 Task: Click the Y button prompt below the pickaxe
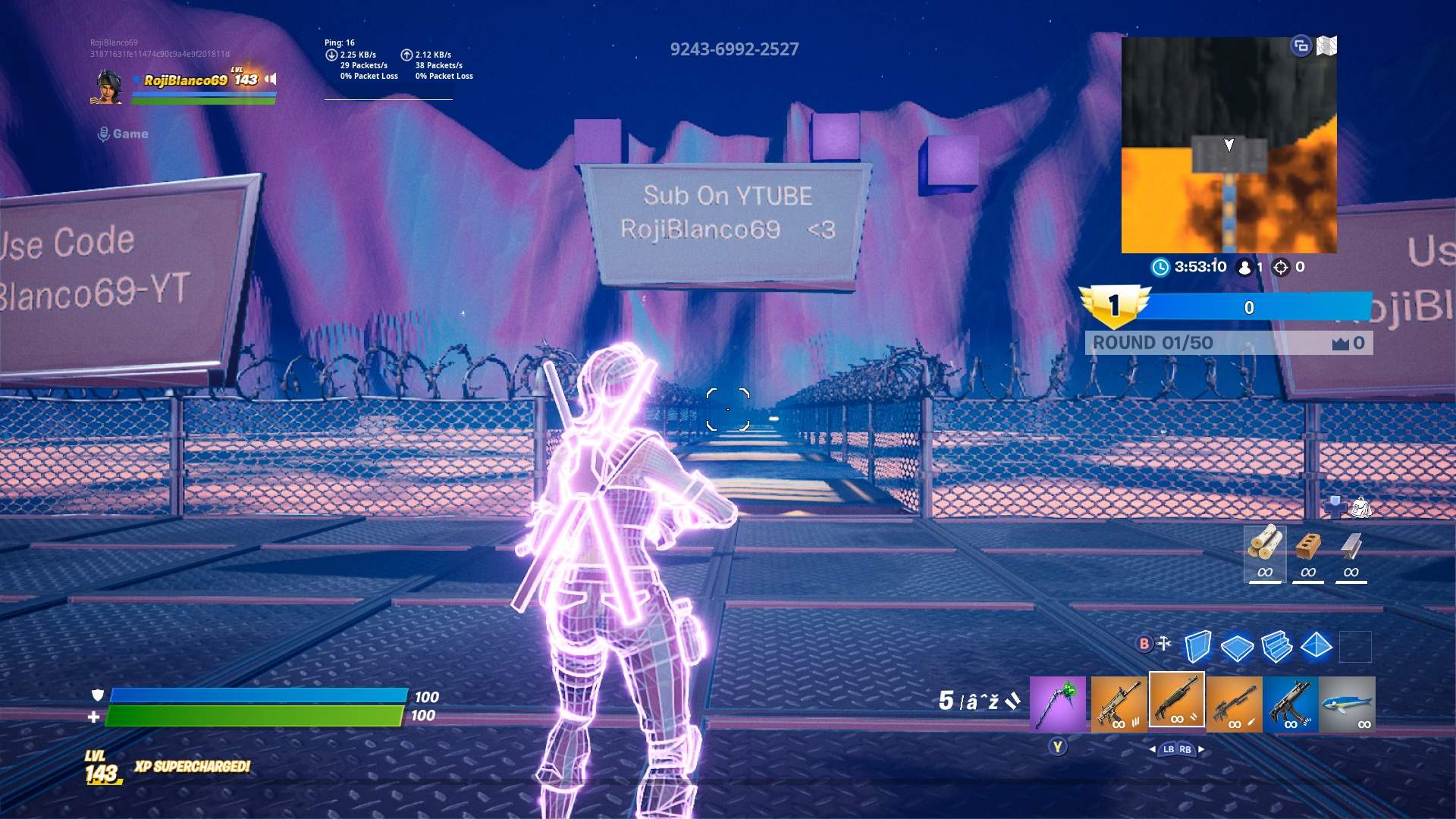1057,746
